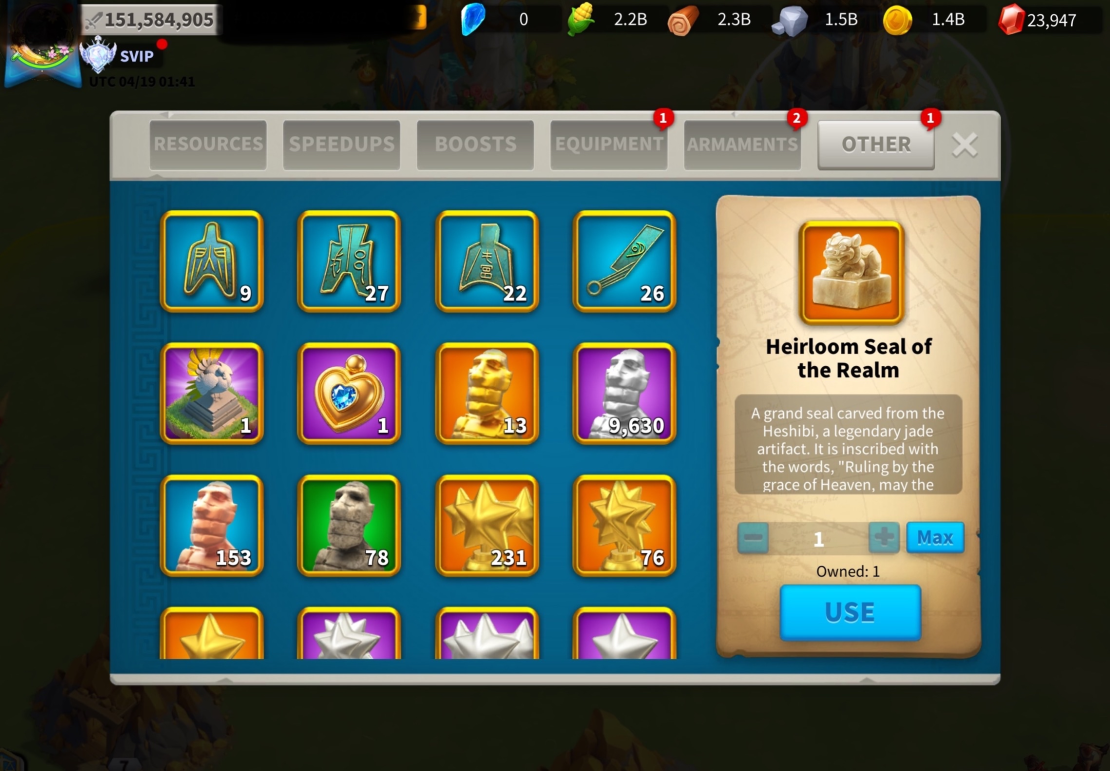The width and height of the screenshot is (1110, 771).
Task: Click the Max quantity button
Action: click(935, 537)
